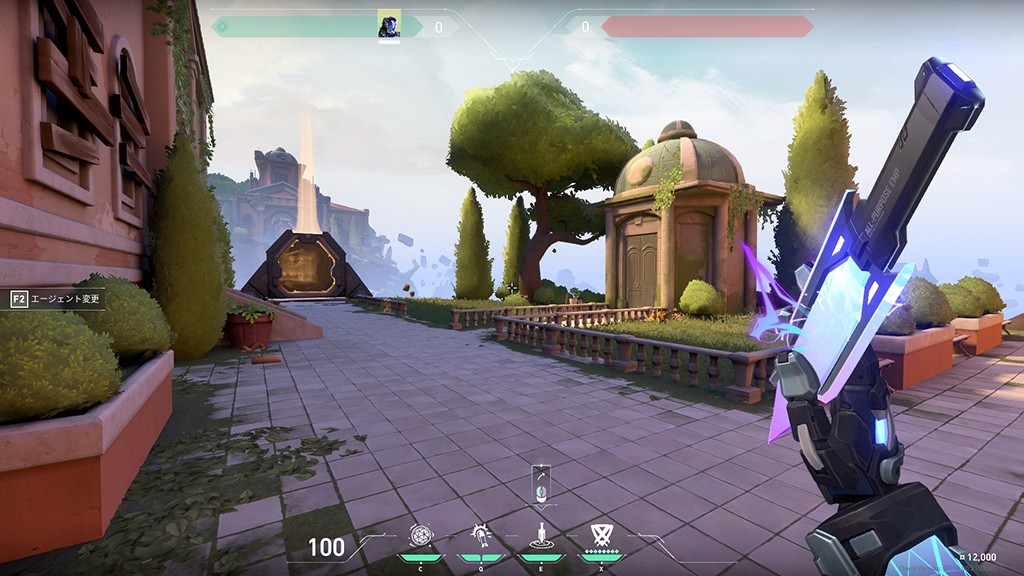Activate the FRAG/ment grenade ability
Image resolution: width=1024 pixels, height=576 pixels.
421,536
